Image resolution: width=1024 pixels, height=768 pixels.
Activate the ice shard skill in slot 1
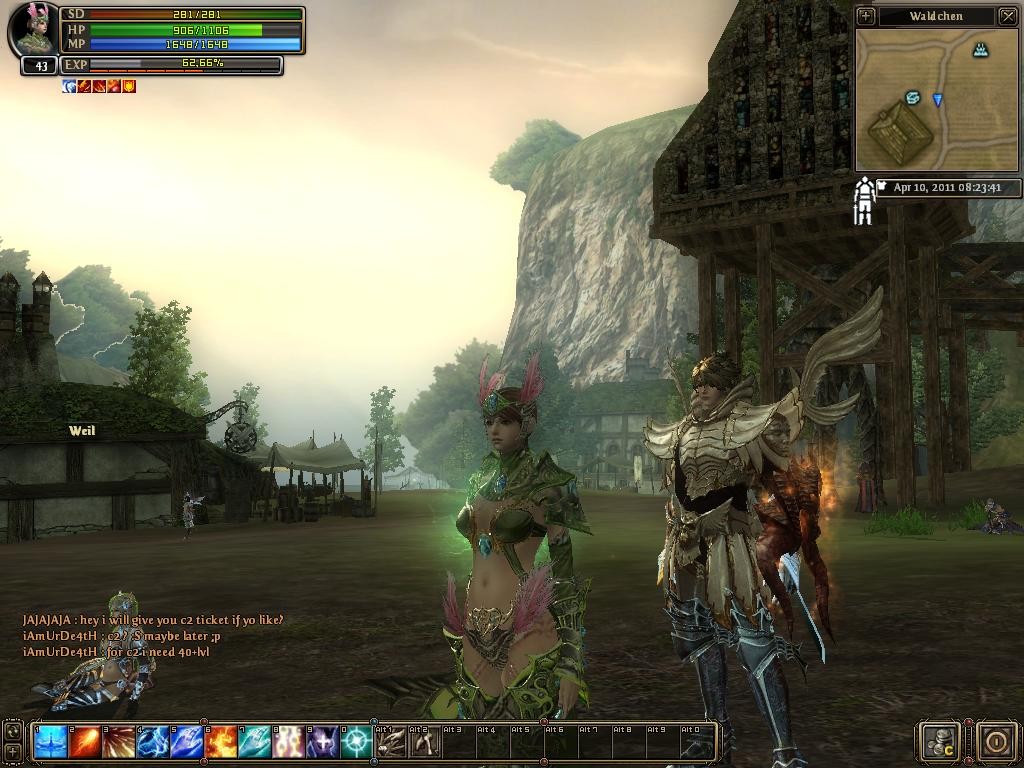pyautogui.click(x=51, y=742)
